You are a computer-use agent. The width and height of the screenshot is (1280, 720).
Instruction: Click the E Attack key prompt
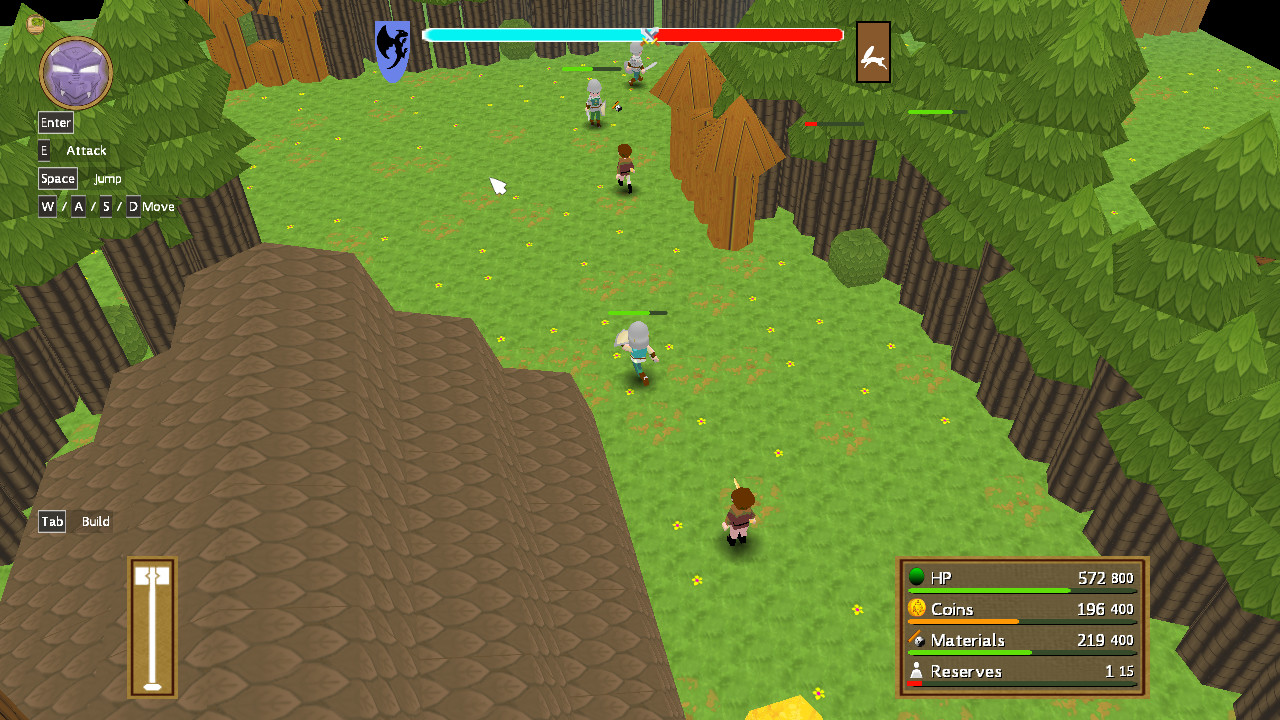click(43, 150)
